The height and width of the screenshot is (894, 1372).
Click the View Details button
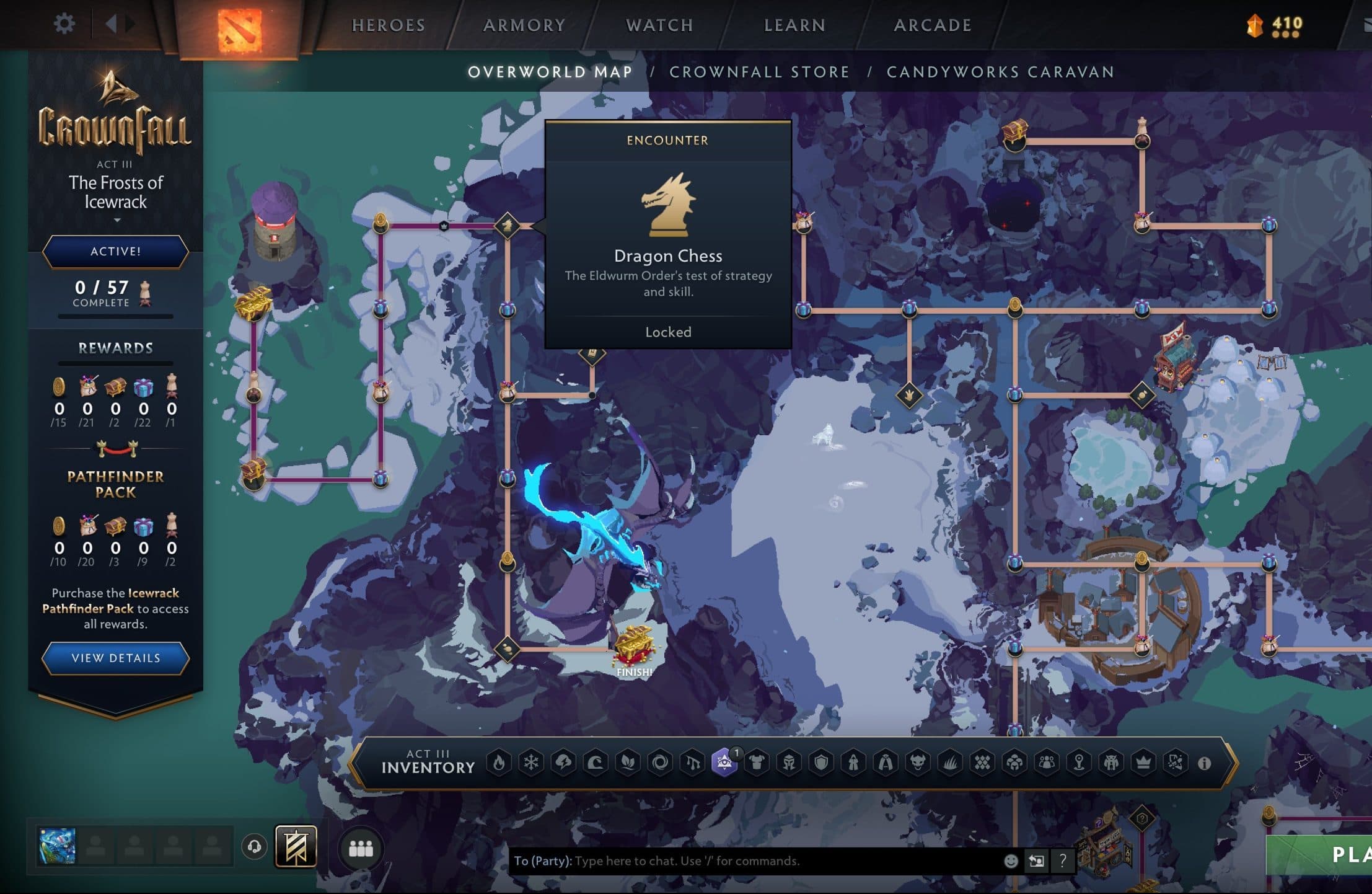(116, 658)
